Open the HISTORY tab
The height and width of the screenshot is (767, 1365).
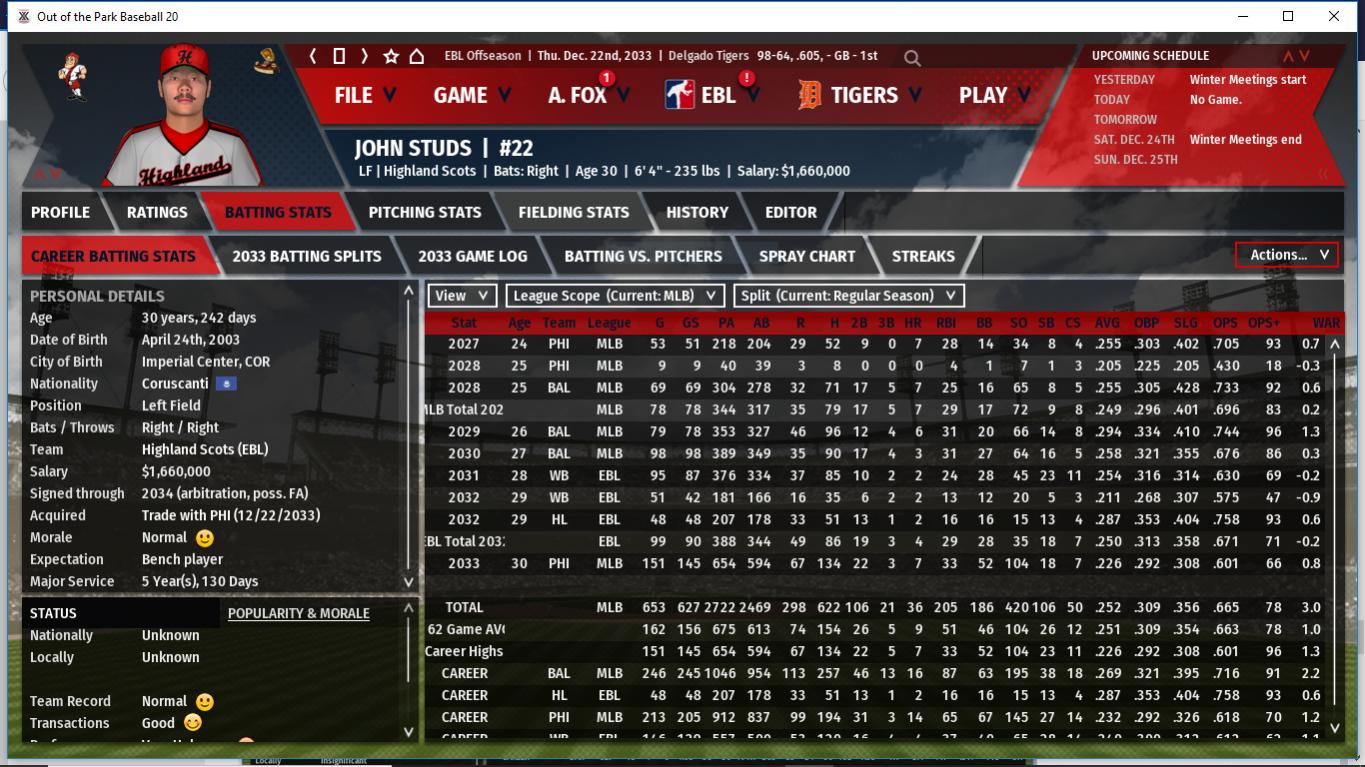697,212
